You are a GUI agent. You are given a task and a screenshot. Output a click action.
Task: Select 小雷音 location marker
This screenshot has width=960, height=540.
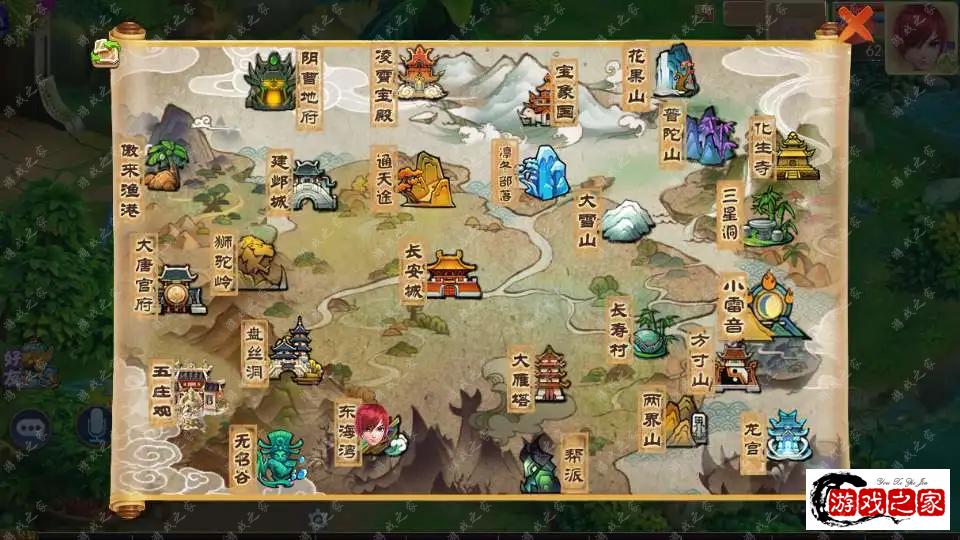[774, 307]
